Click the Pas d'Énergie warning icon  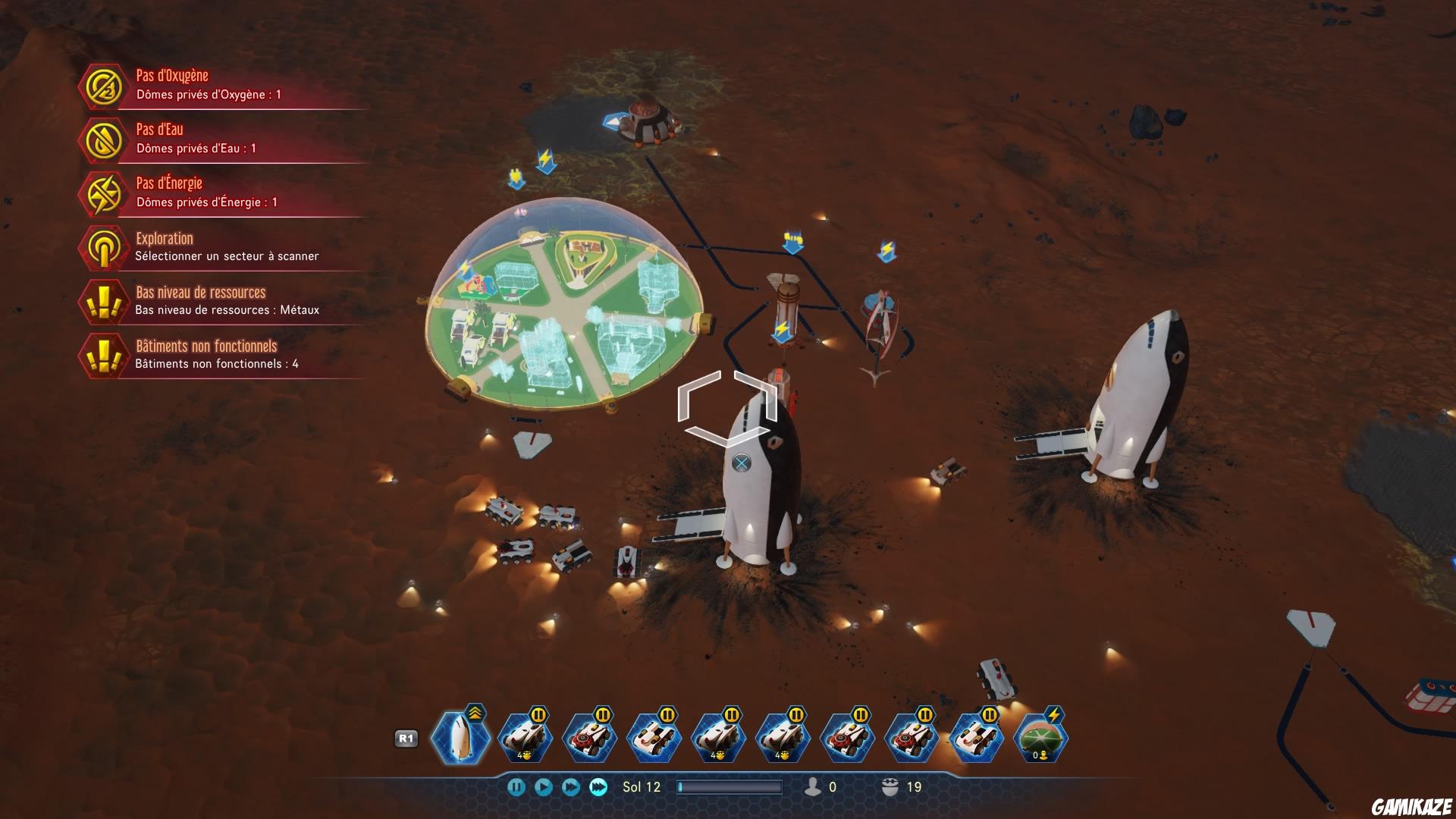(x=104, y=193)
